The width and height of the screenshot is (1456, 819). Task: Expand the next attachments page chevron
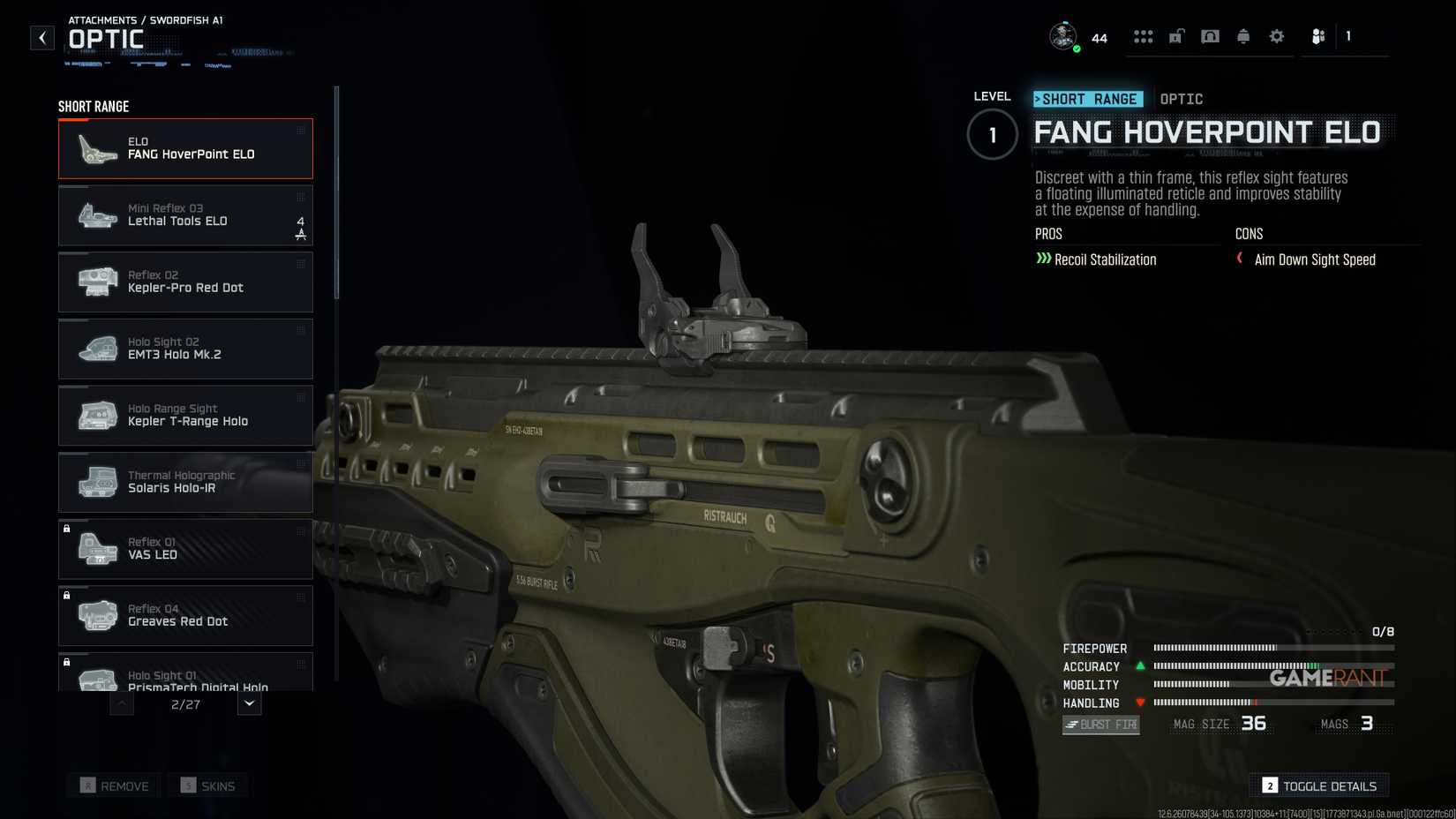pos(249,703)
